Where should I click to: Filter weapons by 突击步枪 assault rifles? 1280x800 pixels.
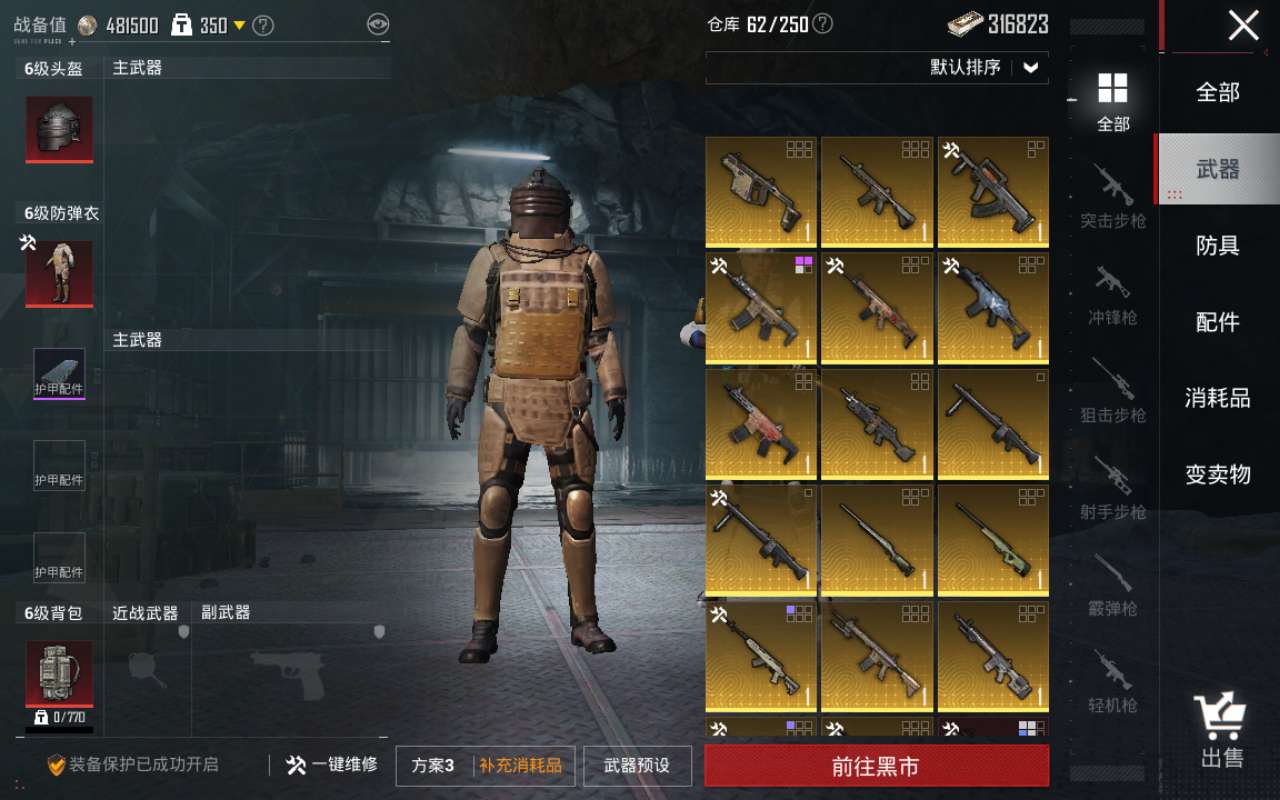click(x=1113, y=198)
